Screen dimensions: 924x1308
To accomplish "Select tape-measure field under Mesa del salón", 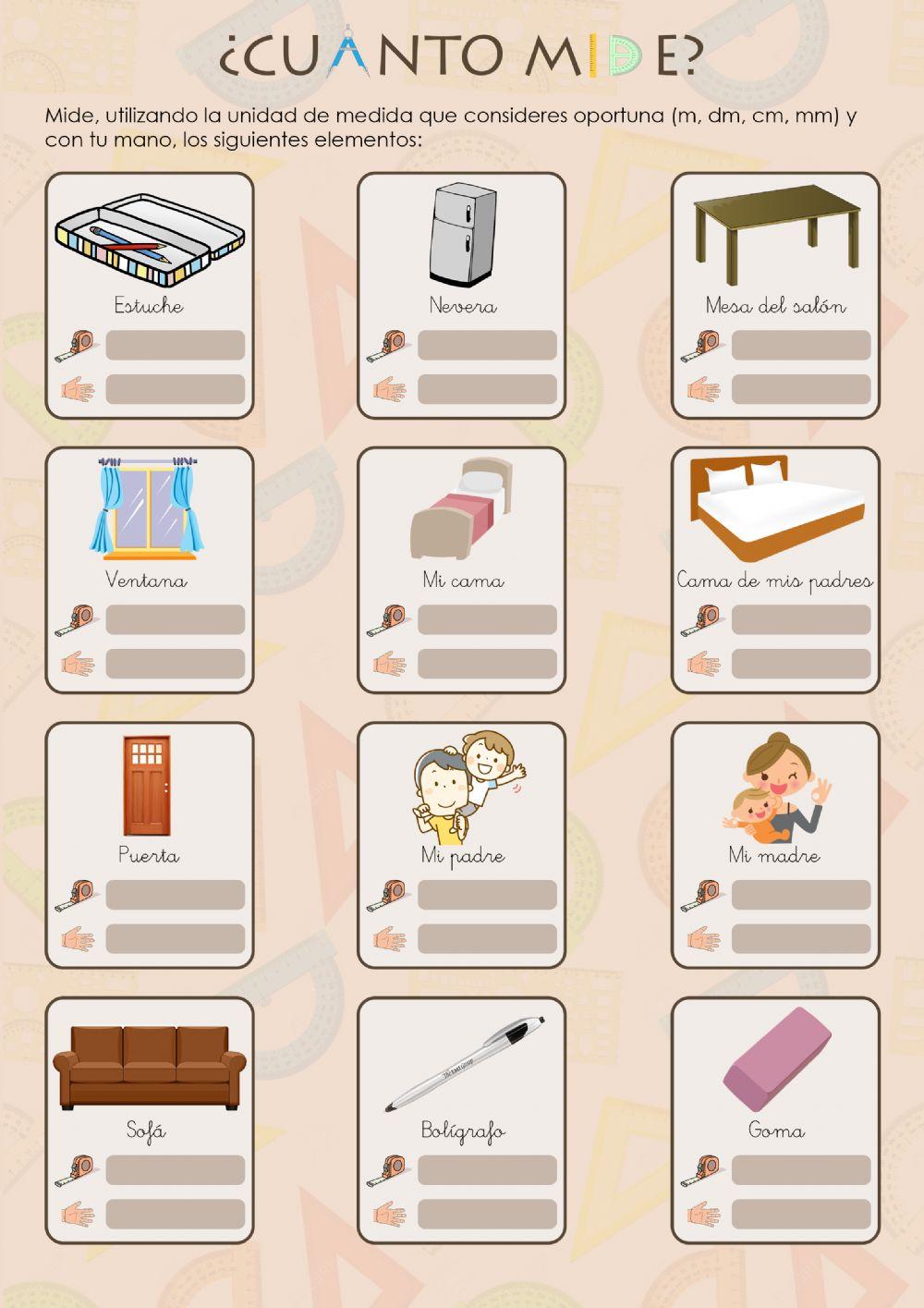I will 801,345.
